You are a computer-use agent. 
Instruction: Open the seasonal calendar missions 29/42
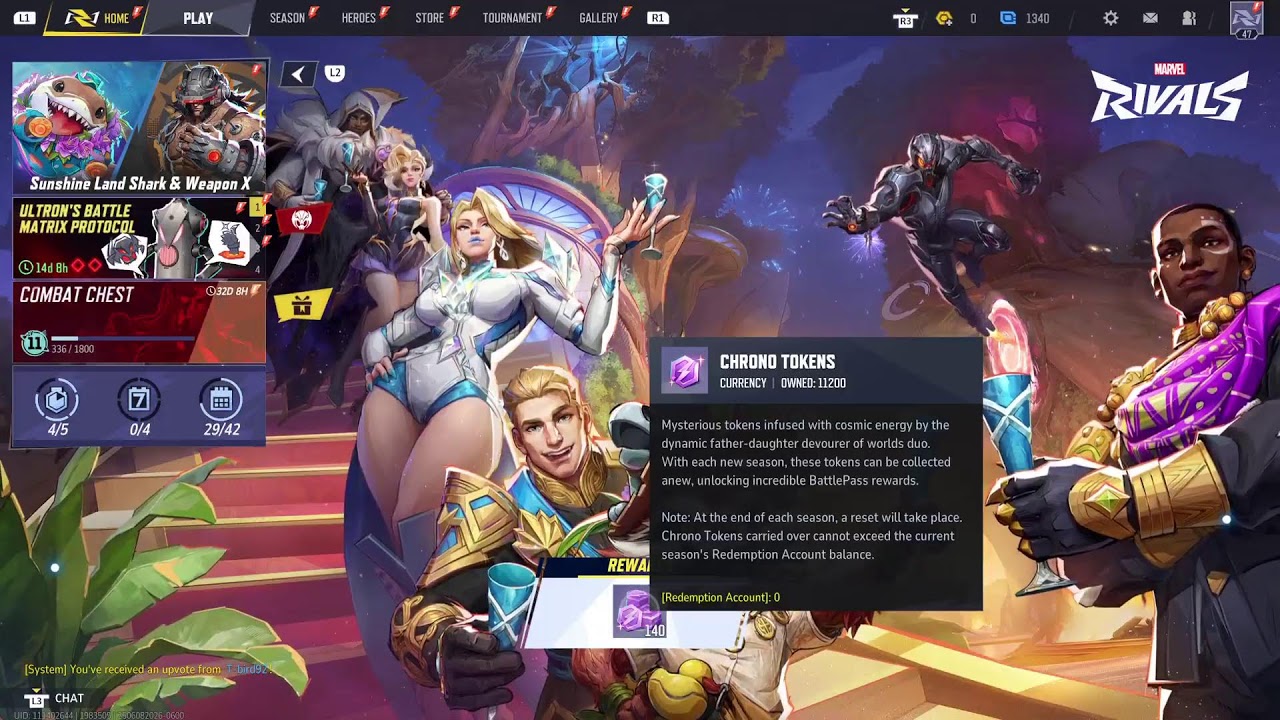coord(221,408)
